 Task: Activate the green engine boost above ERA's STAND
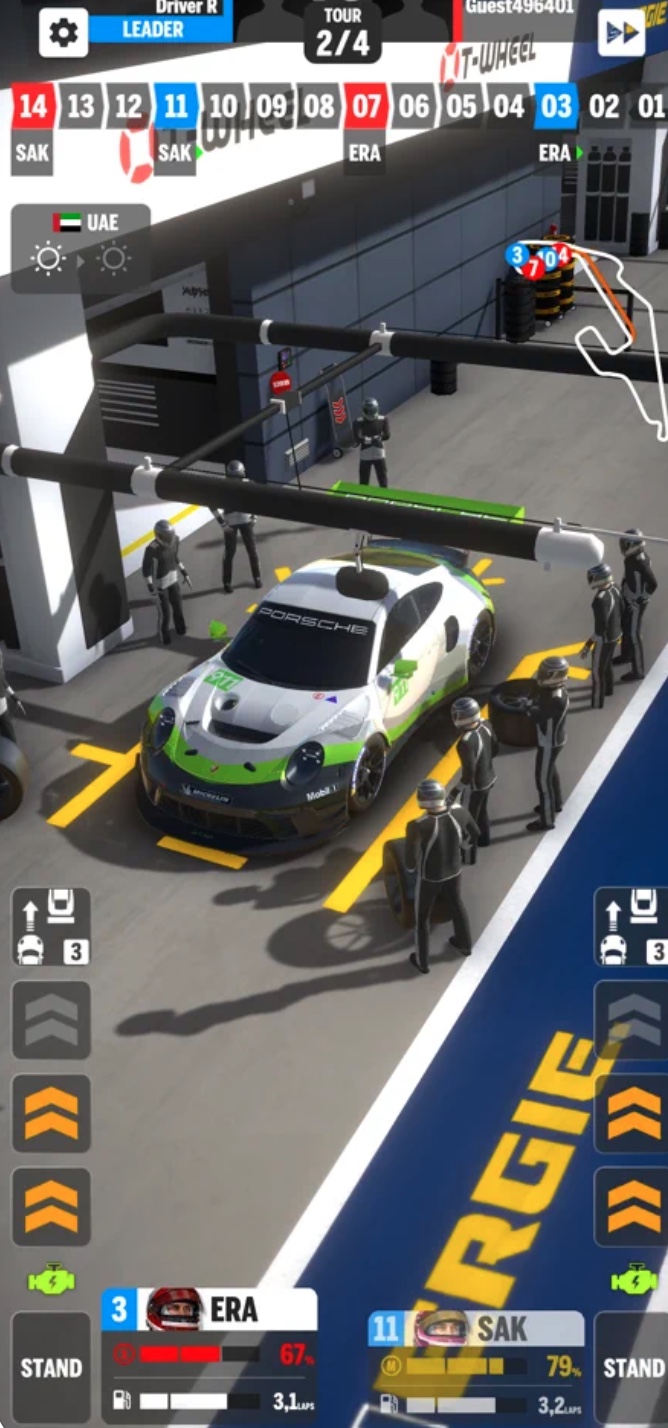click(x=51, y=1279)
